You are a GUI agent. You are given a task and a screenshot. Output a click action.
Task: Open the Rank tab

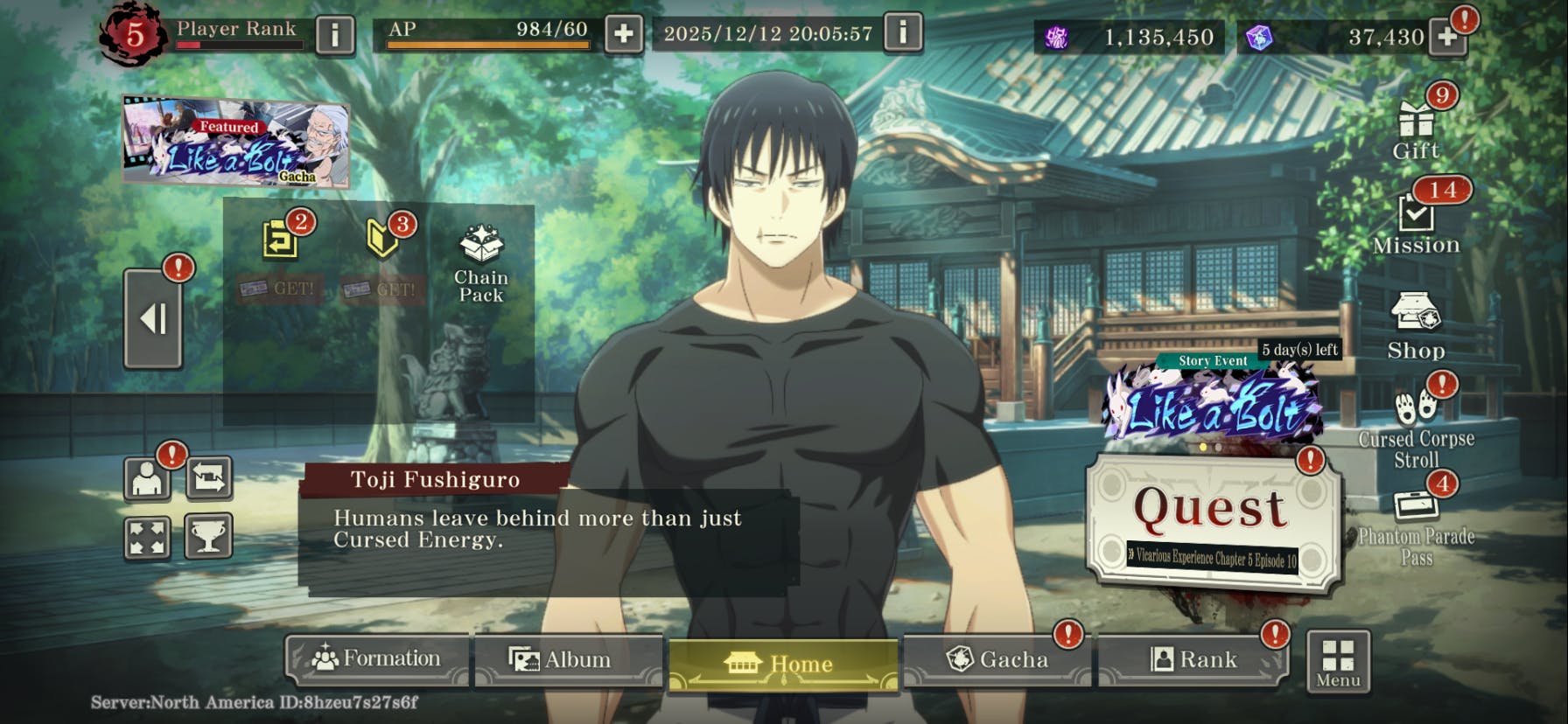point(1193,659)
